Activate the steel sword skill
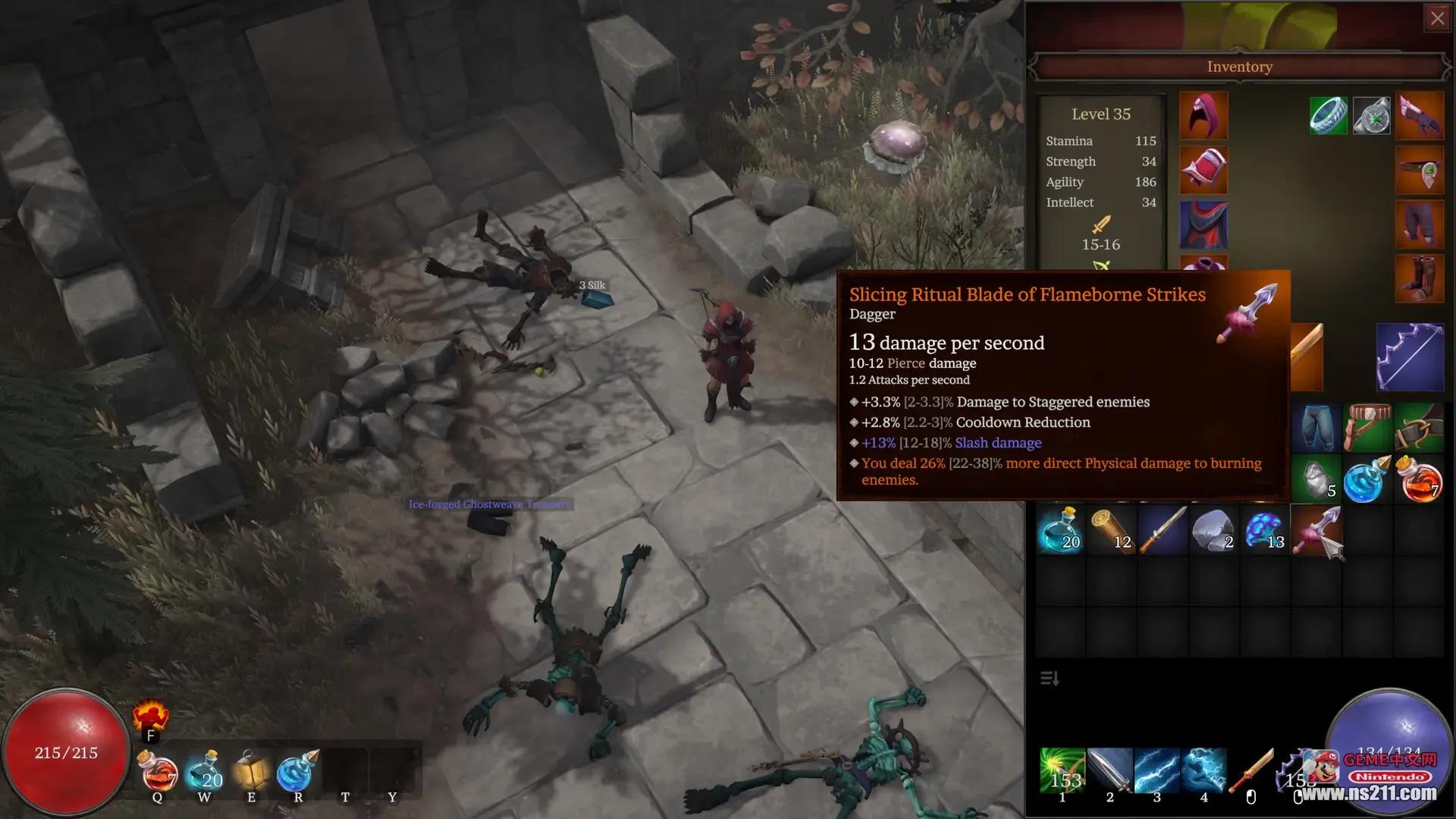 click(1109, 770)
